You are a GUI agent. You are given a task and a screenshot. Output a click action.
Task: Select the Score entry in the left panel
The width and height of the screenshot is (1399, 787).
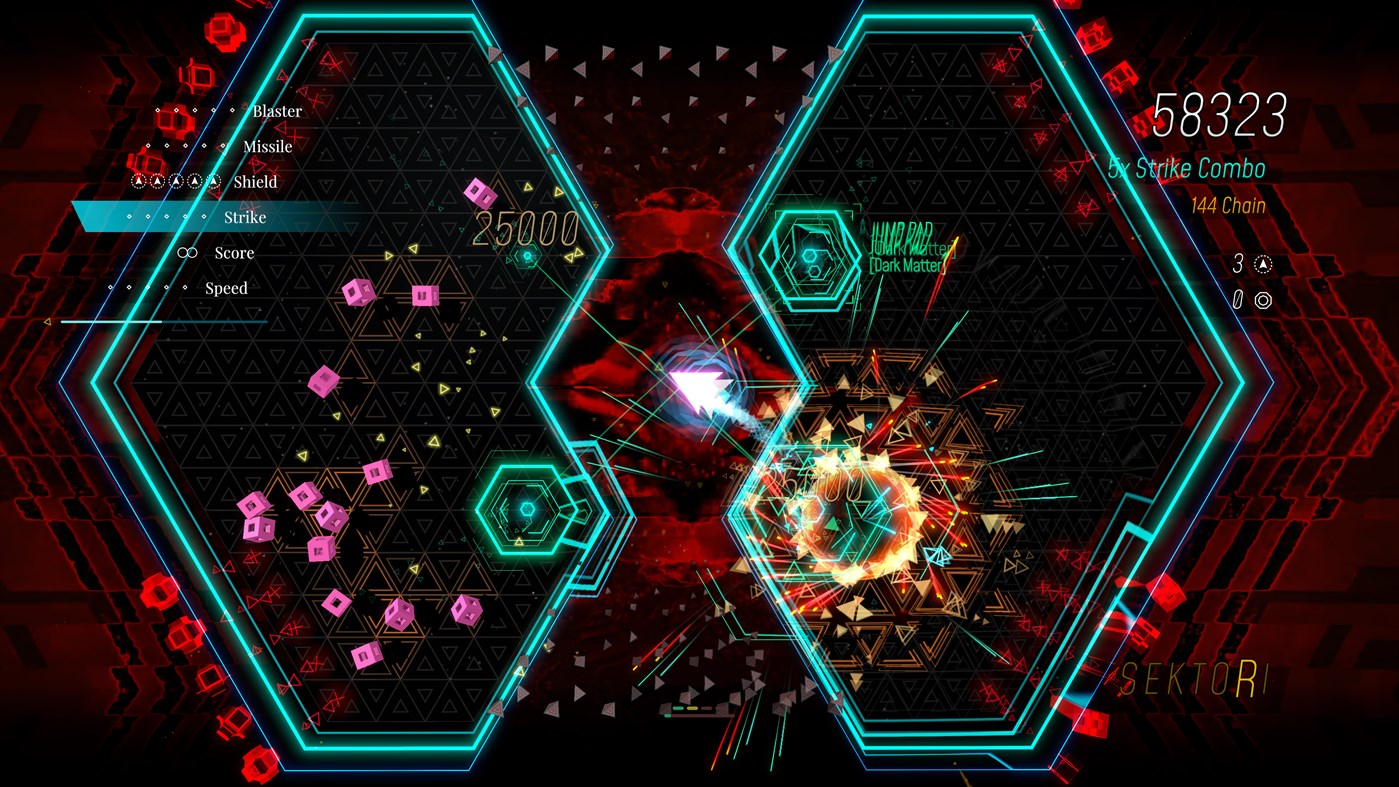(x=234, y=253)
